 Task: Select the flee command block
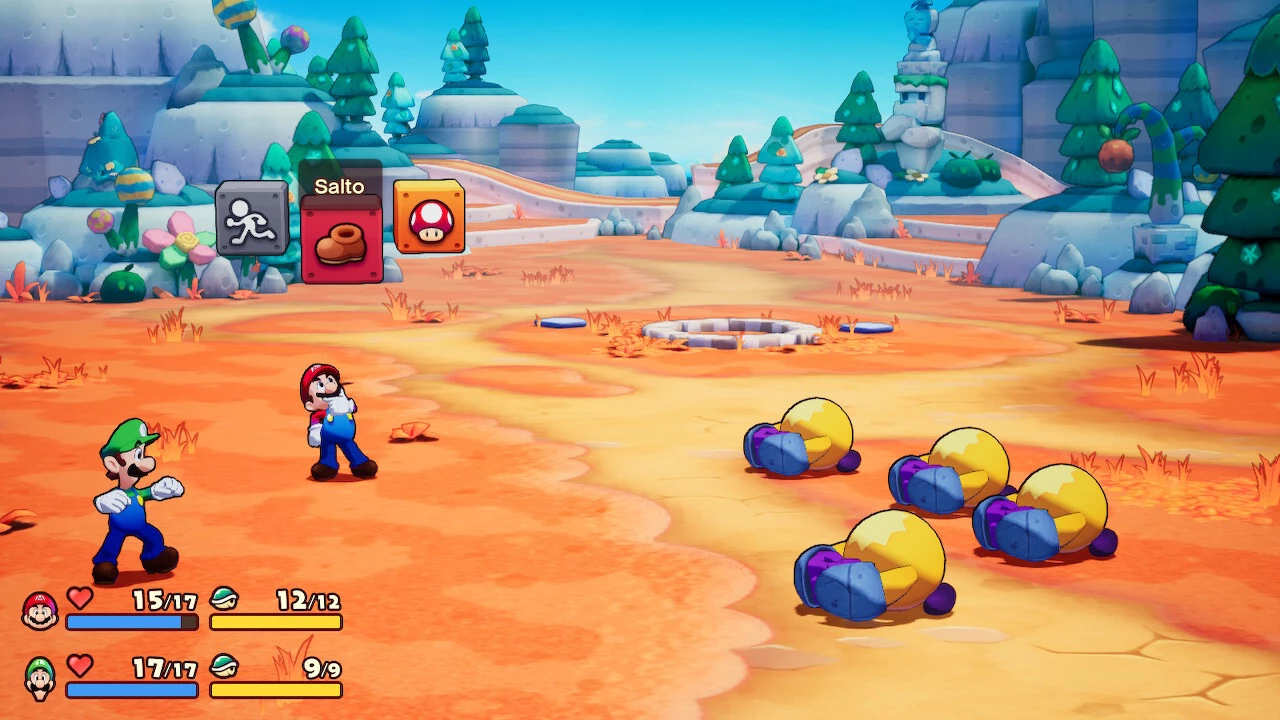tap(252, 218)
